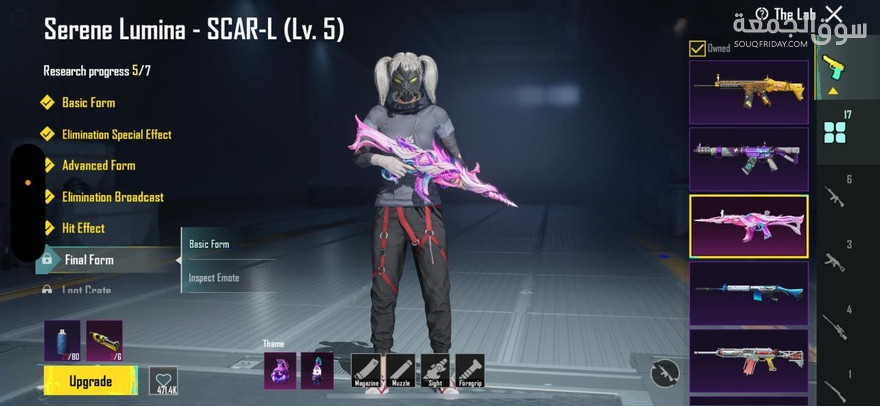
Task: Select the golden rifle skin thumbnail
Action: tap(748, 92)
